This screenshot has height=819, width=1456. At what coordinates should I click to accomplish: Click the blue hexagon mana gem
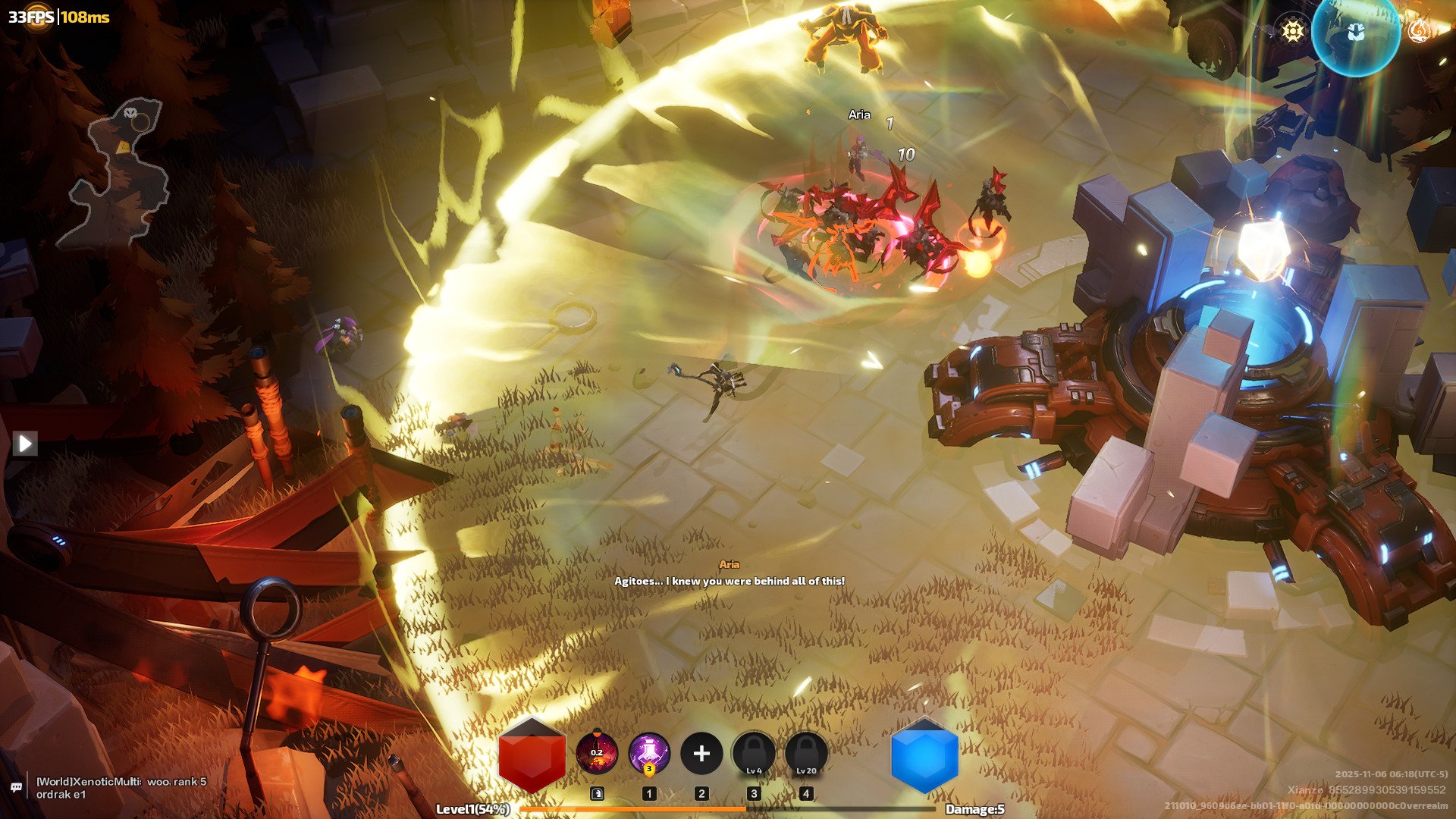pos(924,755)
